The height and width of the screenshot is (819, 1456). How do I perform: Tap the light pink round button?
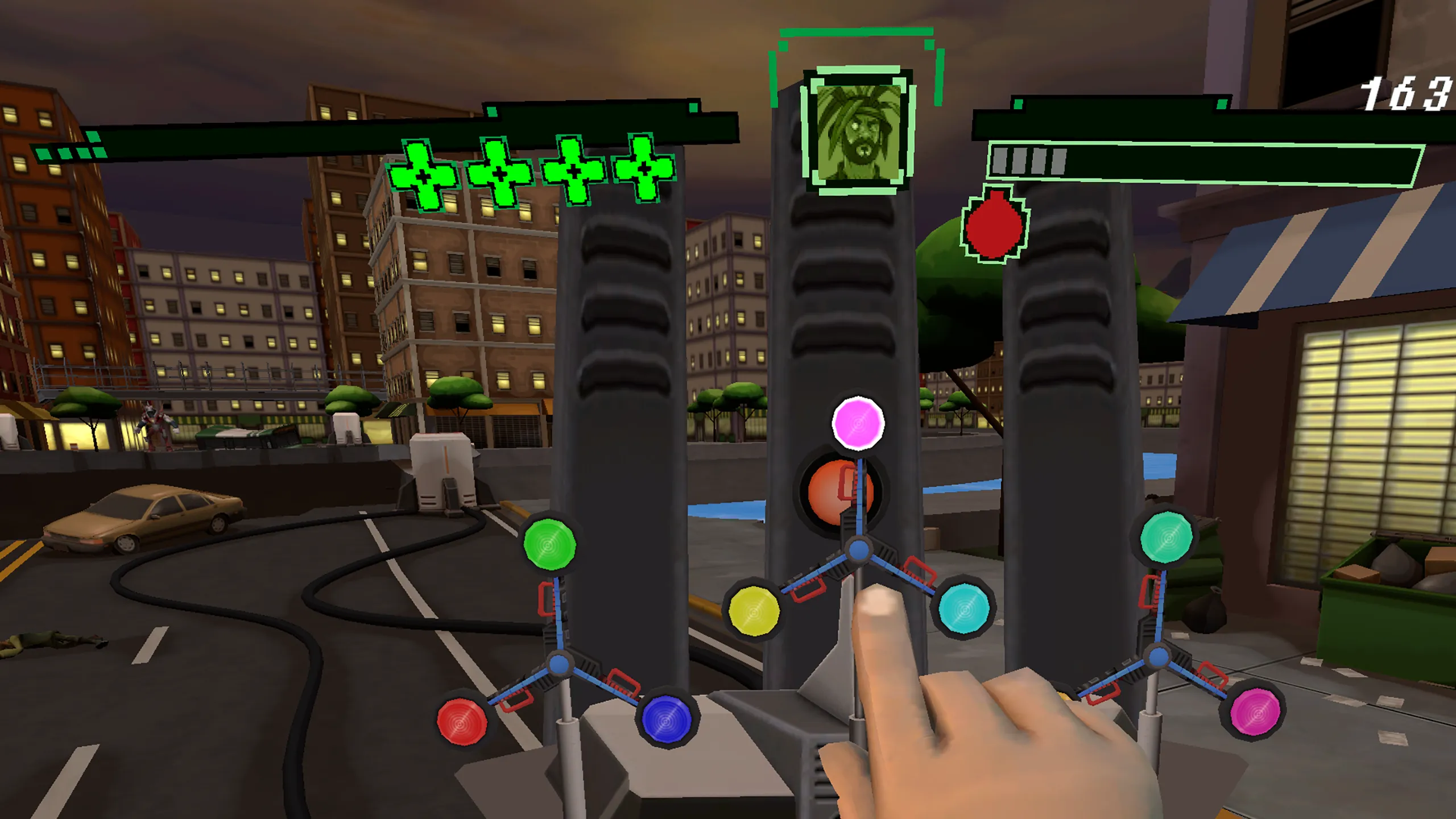(858, 424)
